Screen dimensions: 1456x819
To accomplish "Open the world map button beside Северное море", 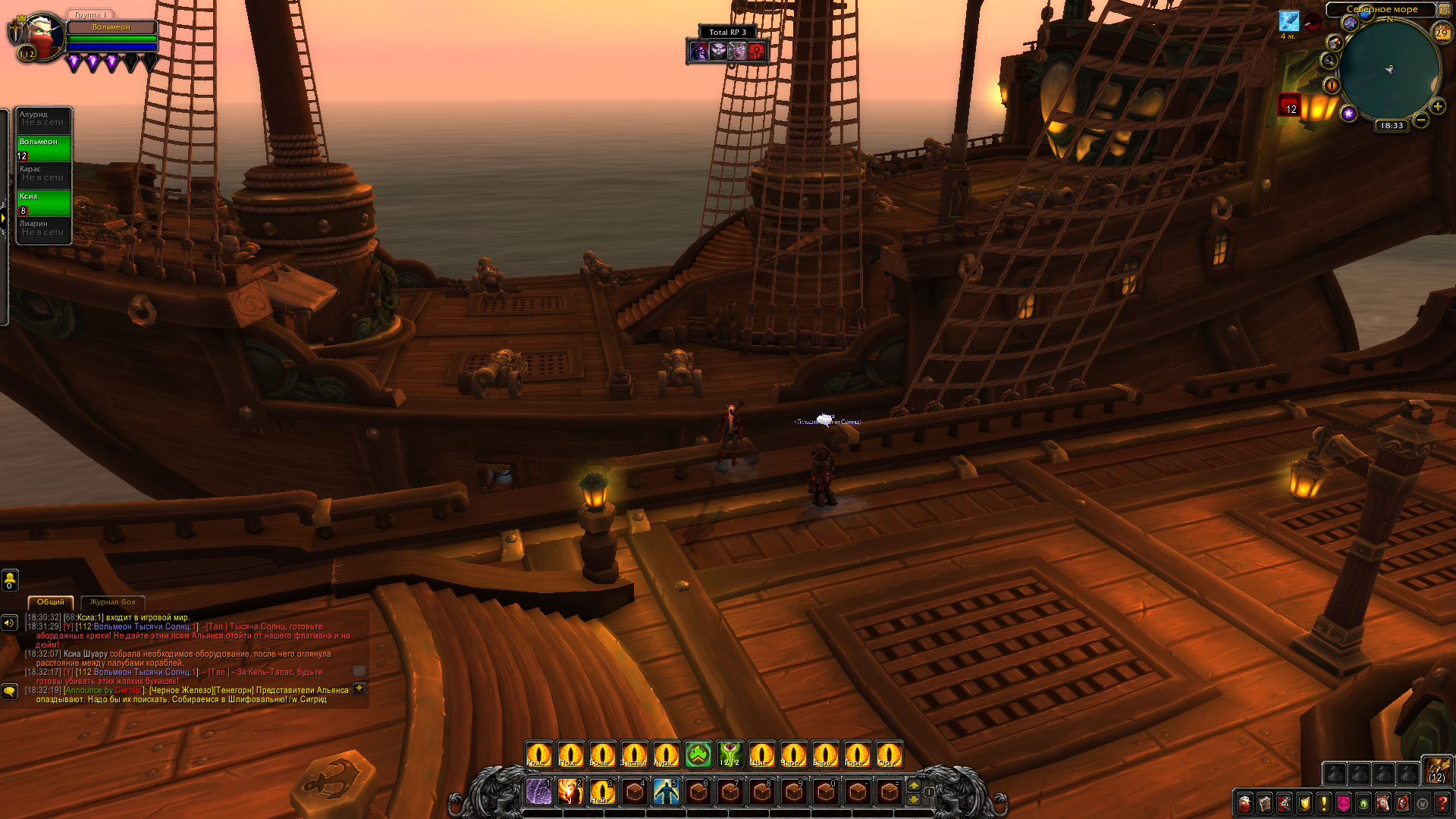I will pyautogui.click(x=1445, y=10).
